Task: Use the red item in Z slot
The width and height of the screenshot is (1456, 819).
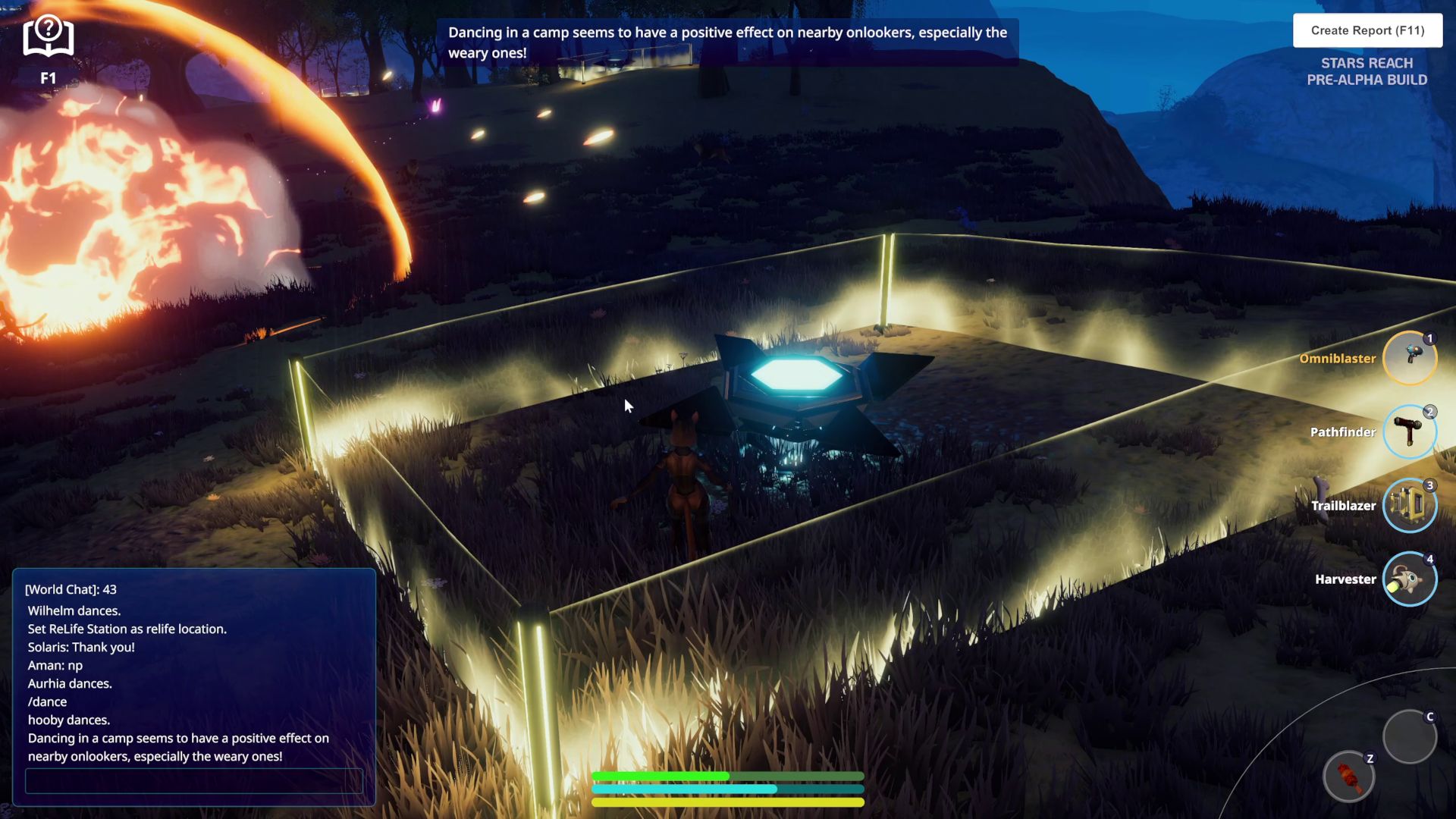Action: tap(1348, 777)
